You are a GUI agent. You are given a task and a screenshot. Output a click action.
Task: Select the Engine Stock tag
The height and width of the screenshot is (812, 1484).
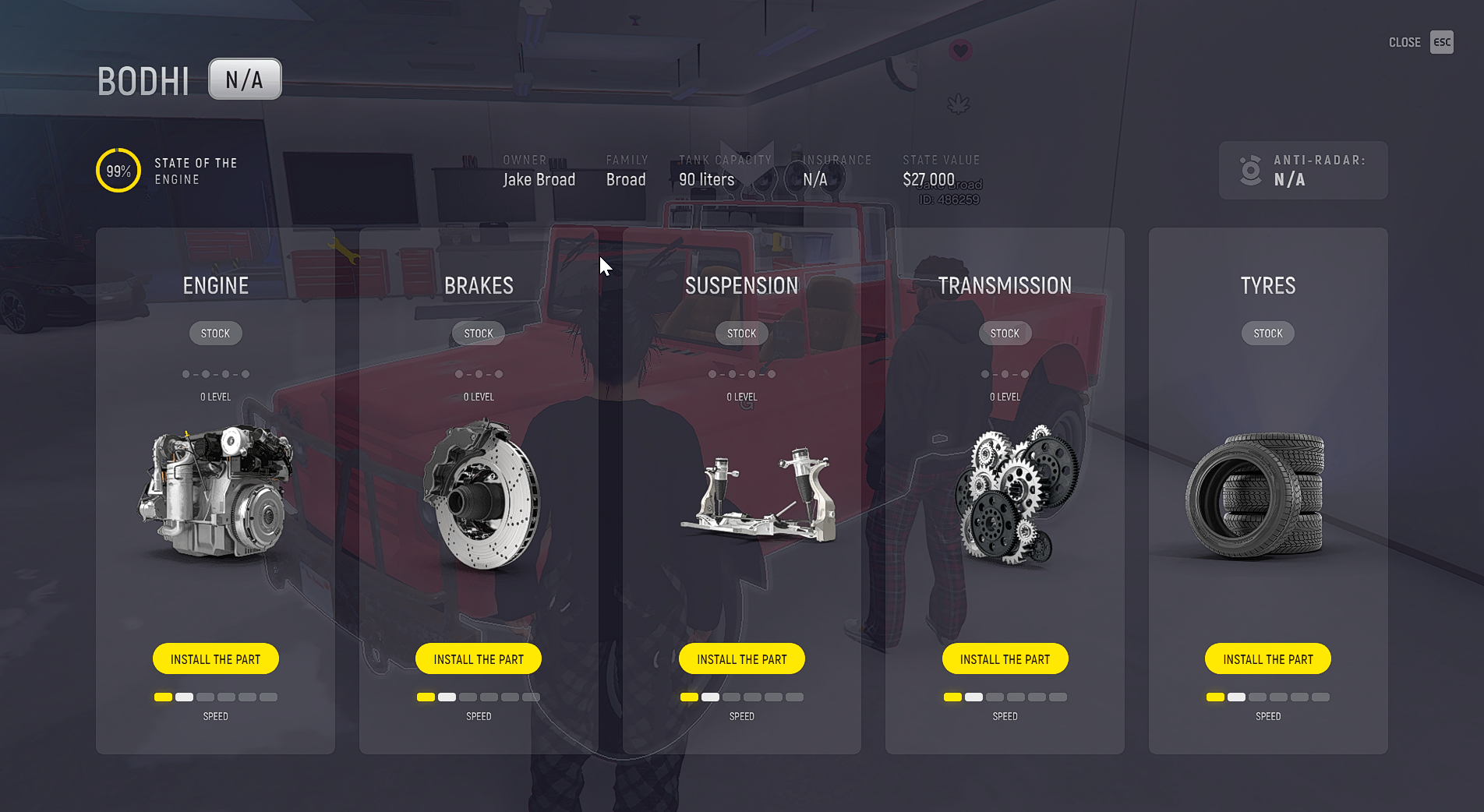pyautogui.click(x=215, y=334)
